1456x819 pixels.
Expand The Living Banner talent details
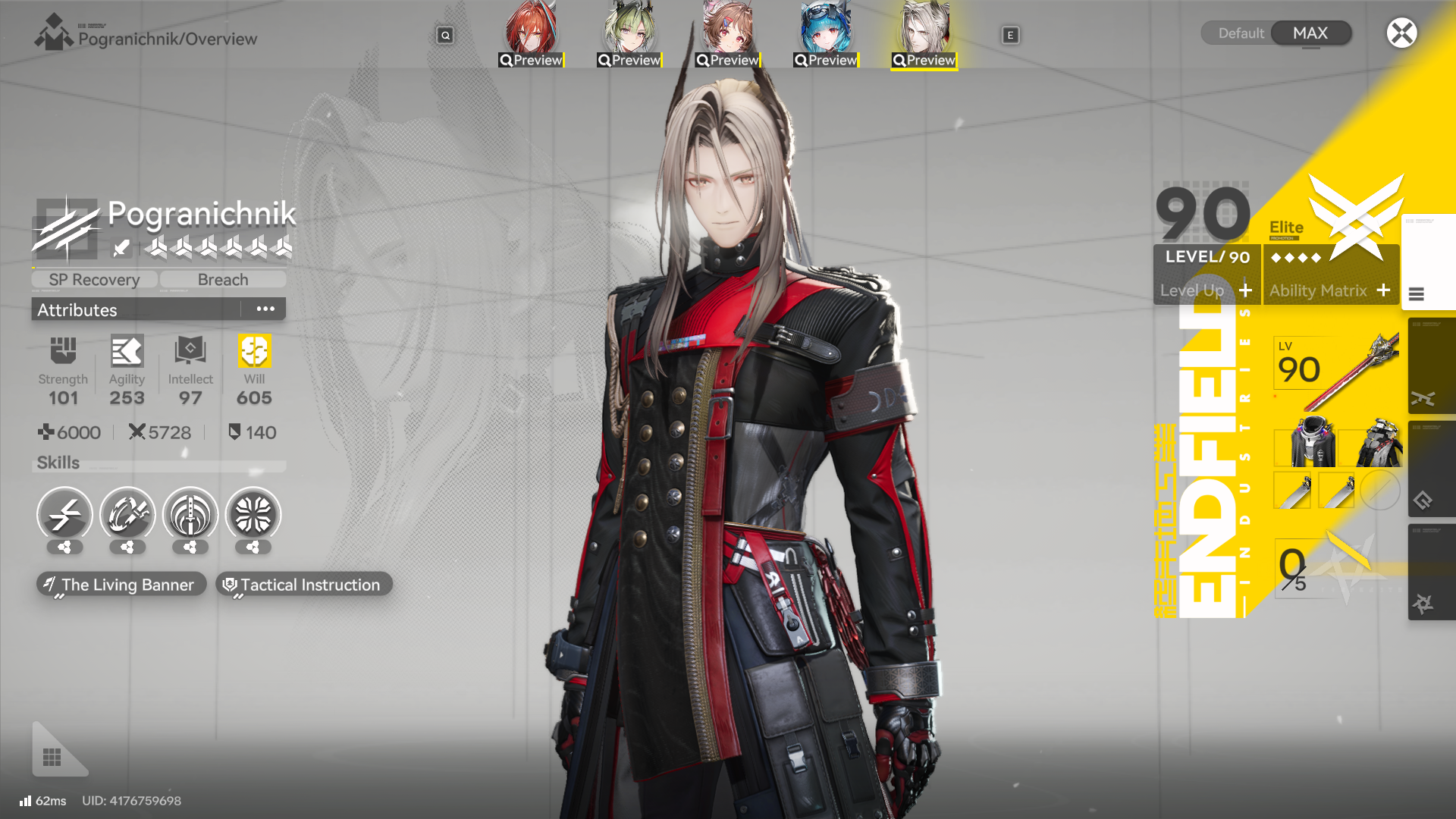(121, 585)
